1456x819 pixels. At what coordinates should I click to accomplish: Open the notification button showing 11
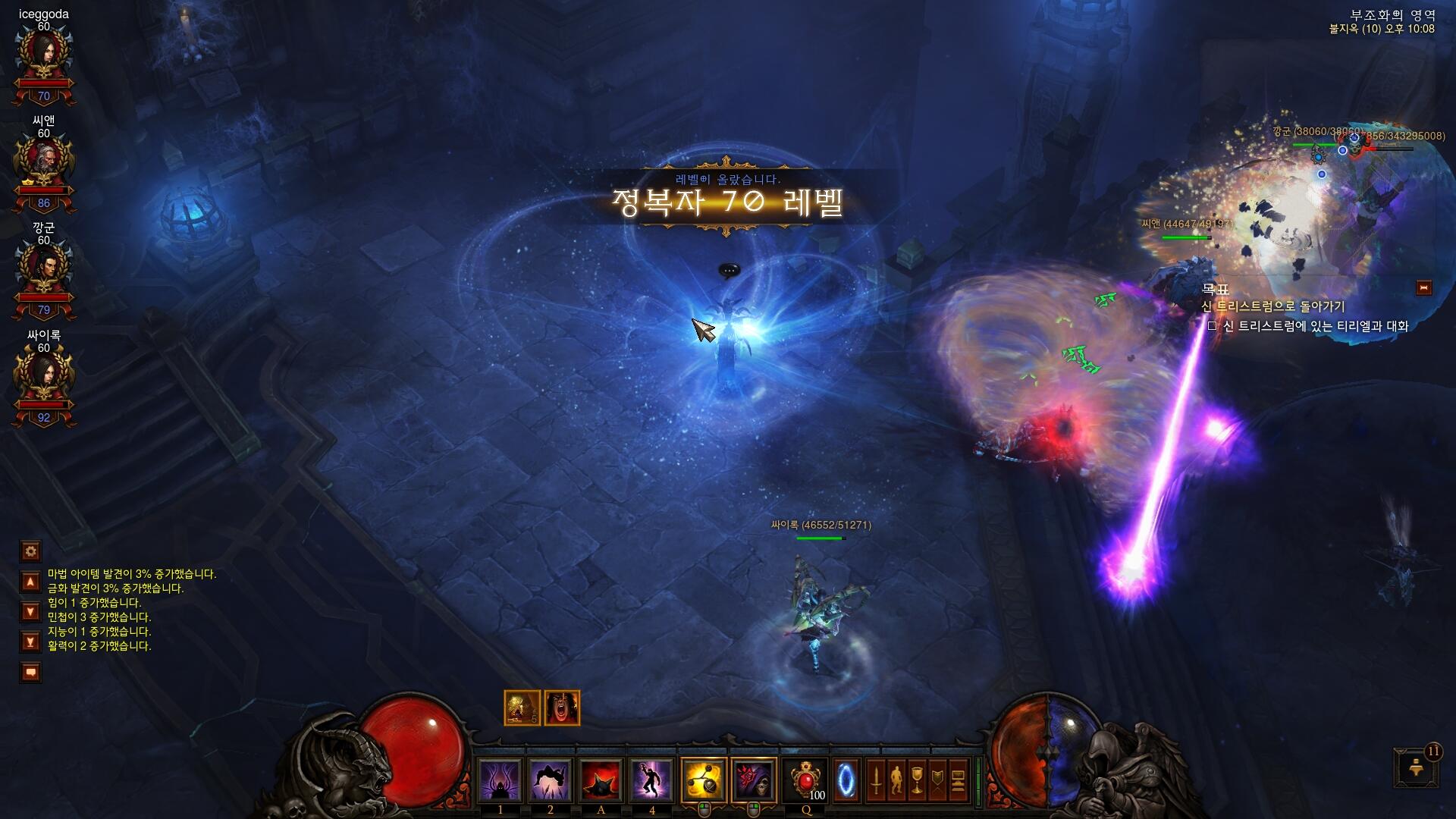pos(1415,767)
